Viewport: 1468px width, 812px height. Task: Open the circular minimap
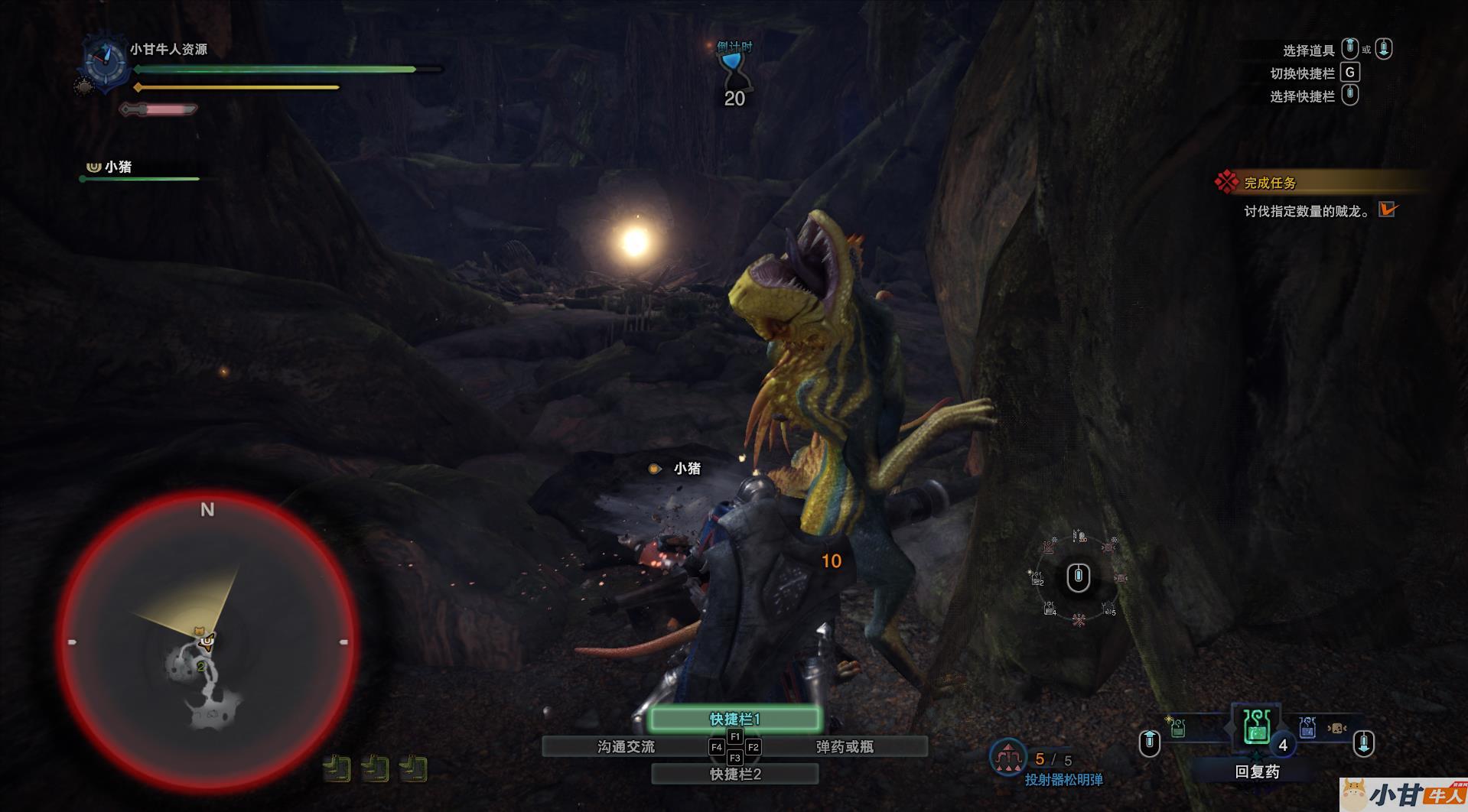point(207,641)
